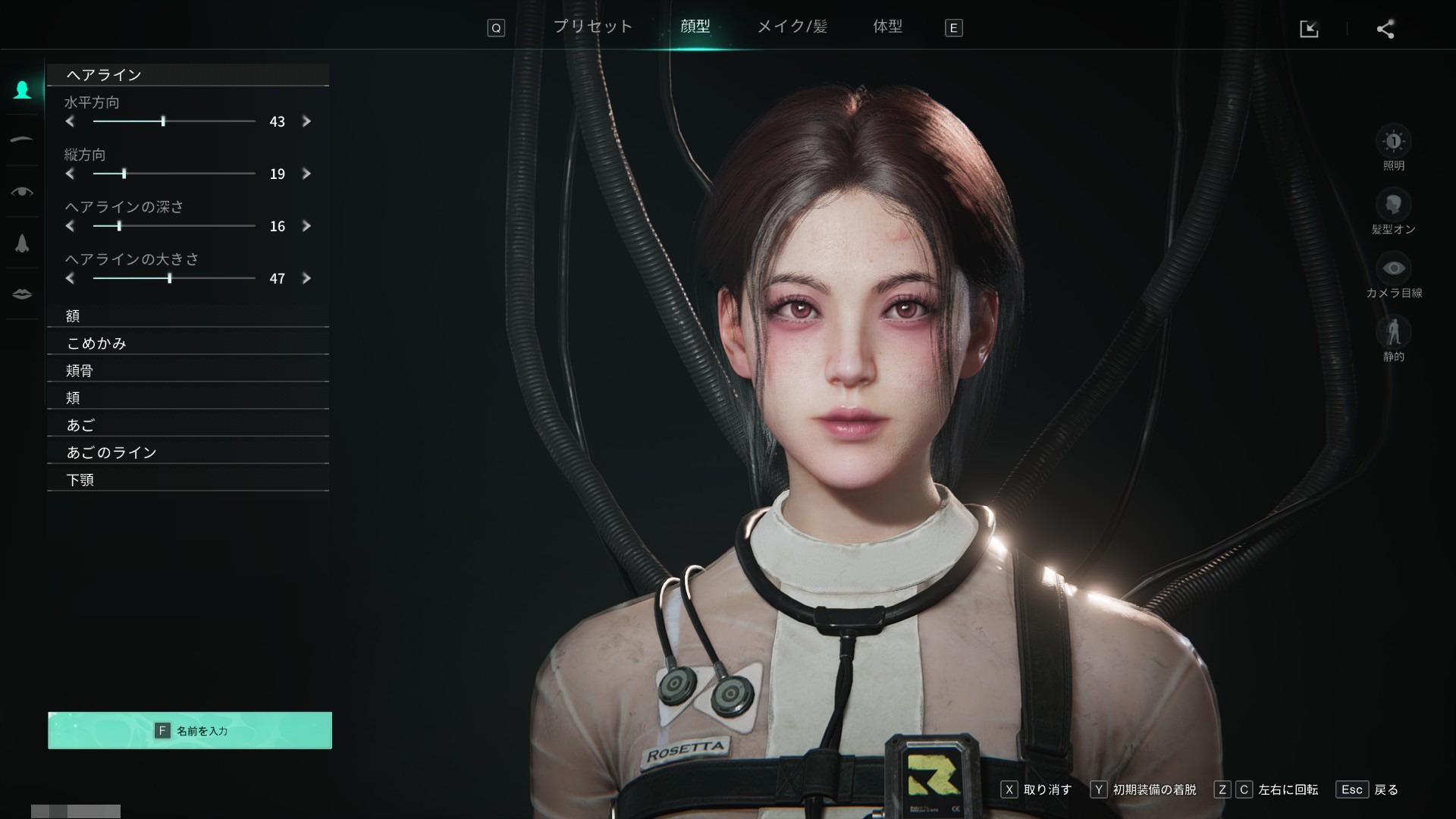Expand the 額 section
Image resolution: width=1456 pixels, height=819 pixels.
188,316
